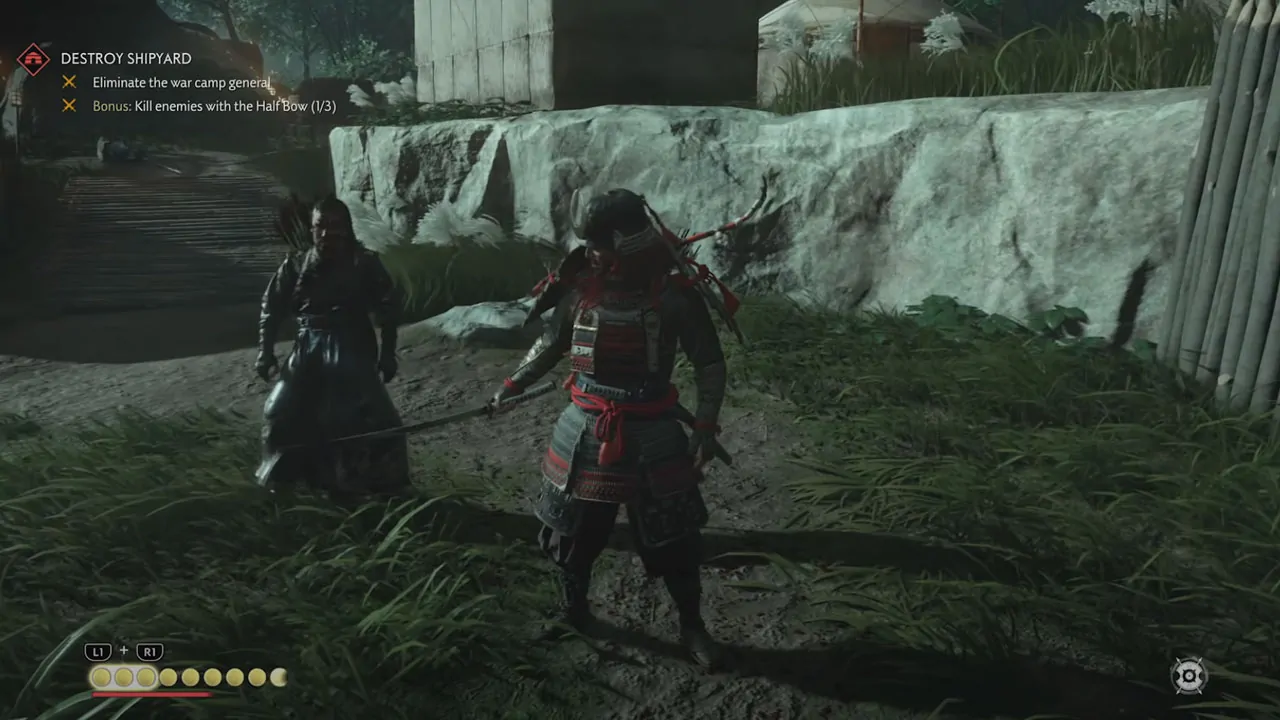Toggle the fourth unhighlighted resolve circle
Screen dimensions: 1280x720
[167, 677]
